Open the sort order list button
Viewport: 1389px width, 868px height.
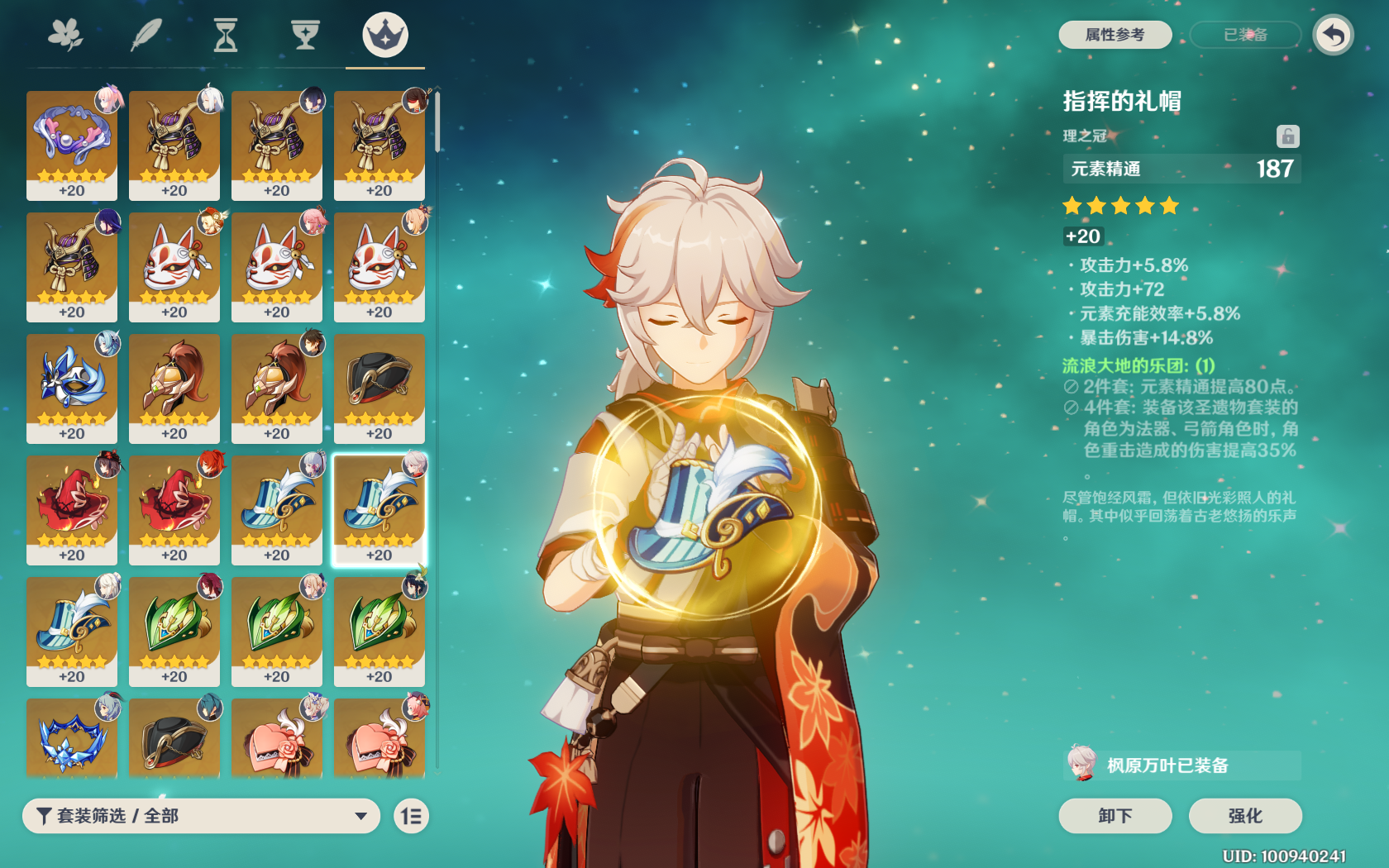411,817
